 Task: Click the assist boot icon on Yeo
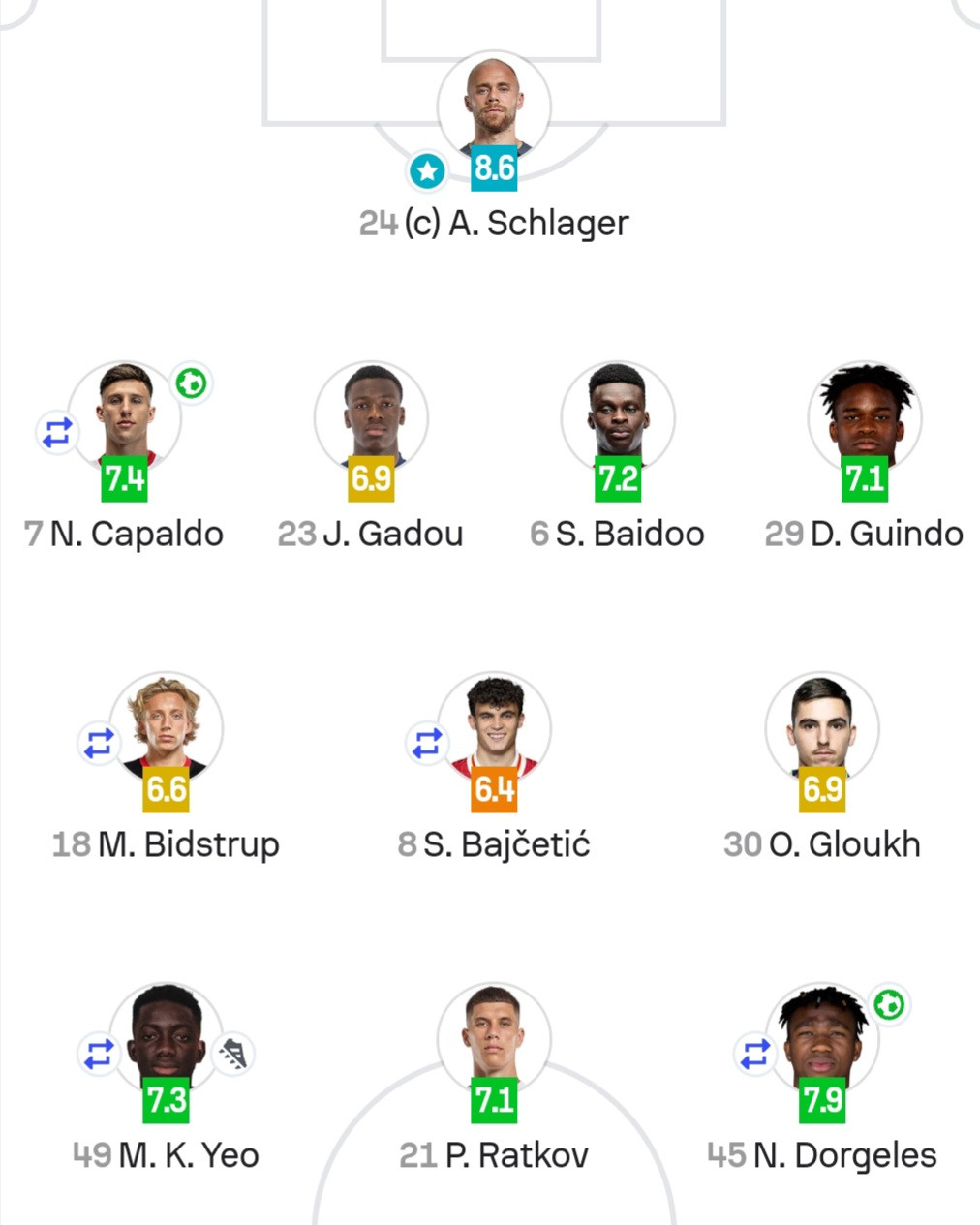pyautogui.click(x=232, y=1053)
